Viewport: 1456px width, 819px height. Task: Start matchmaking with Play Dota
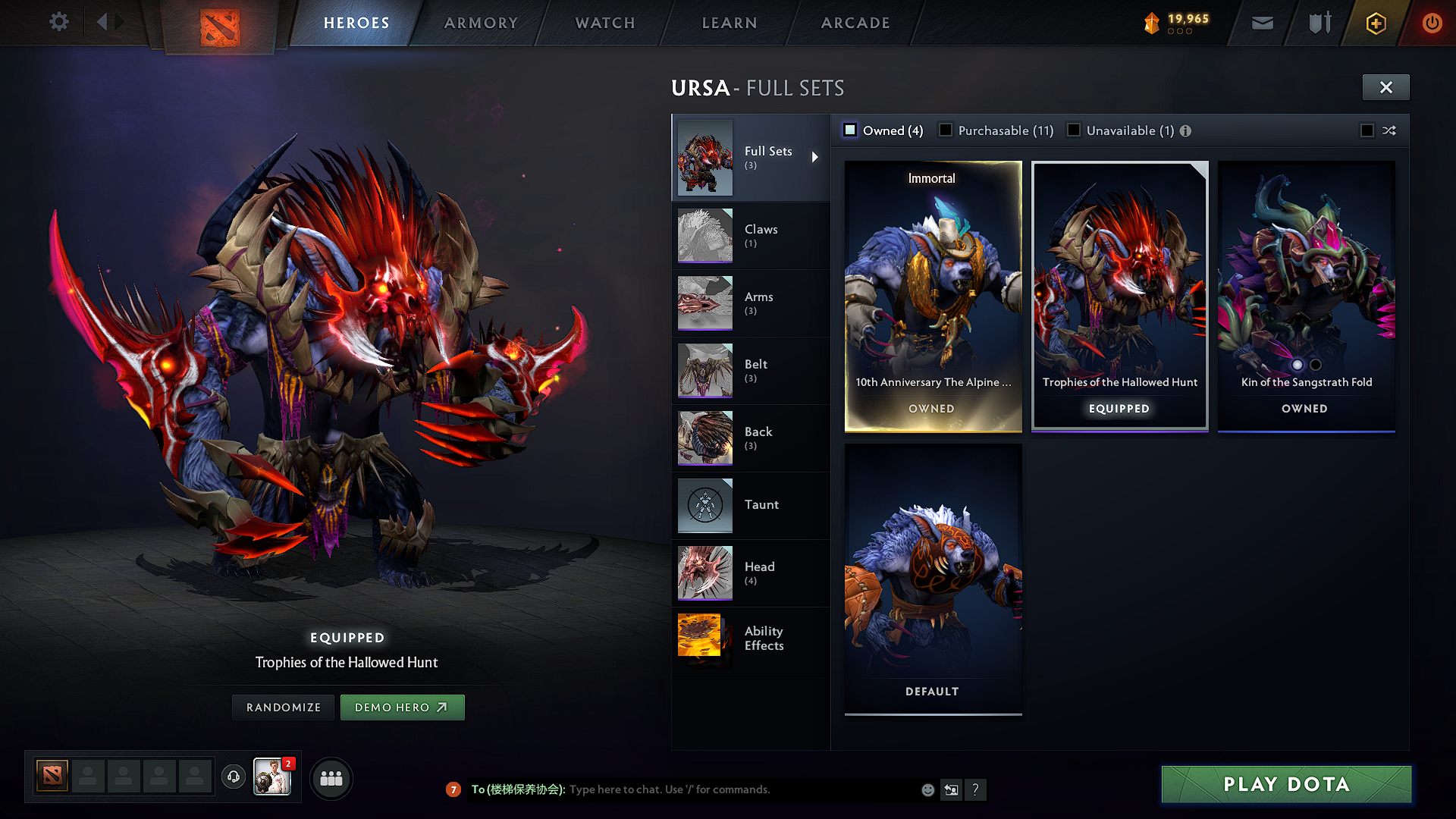point(1286,784)
